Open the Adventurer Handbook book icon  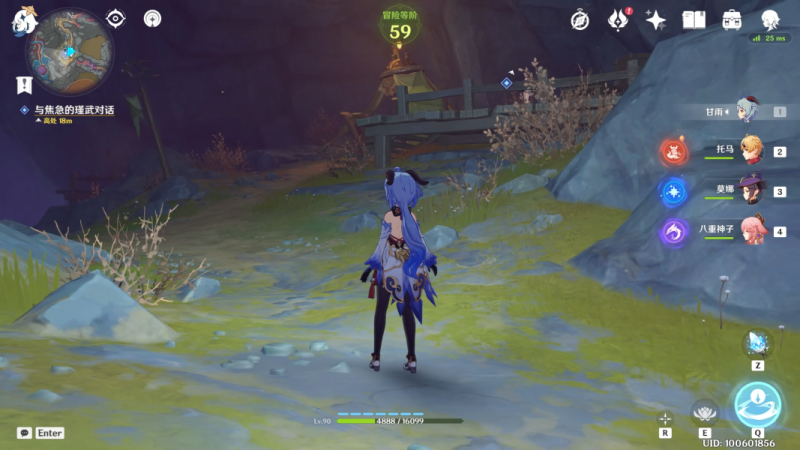(x=693, y=20)
